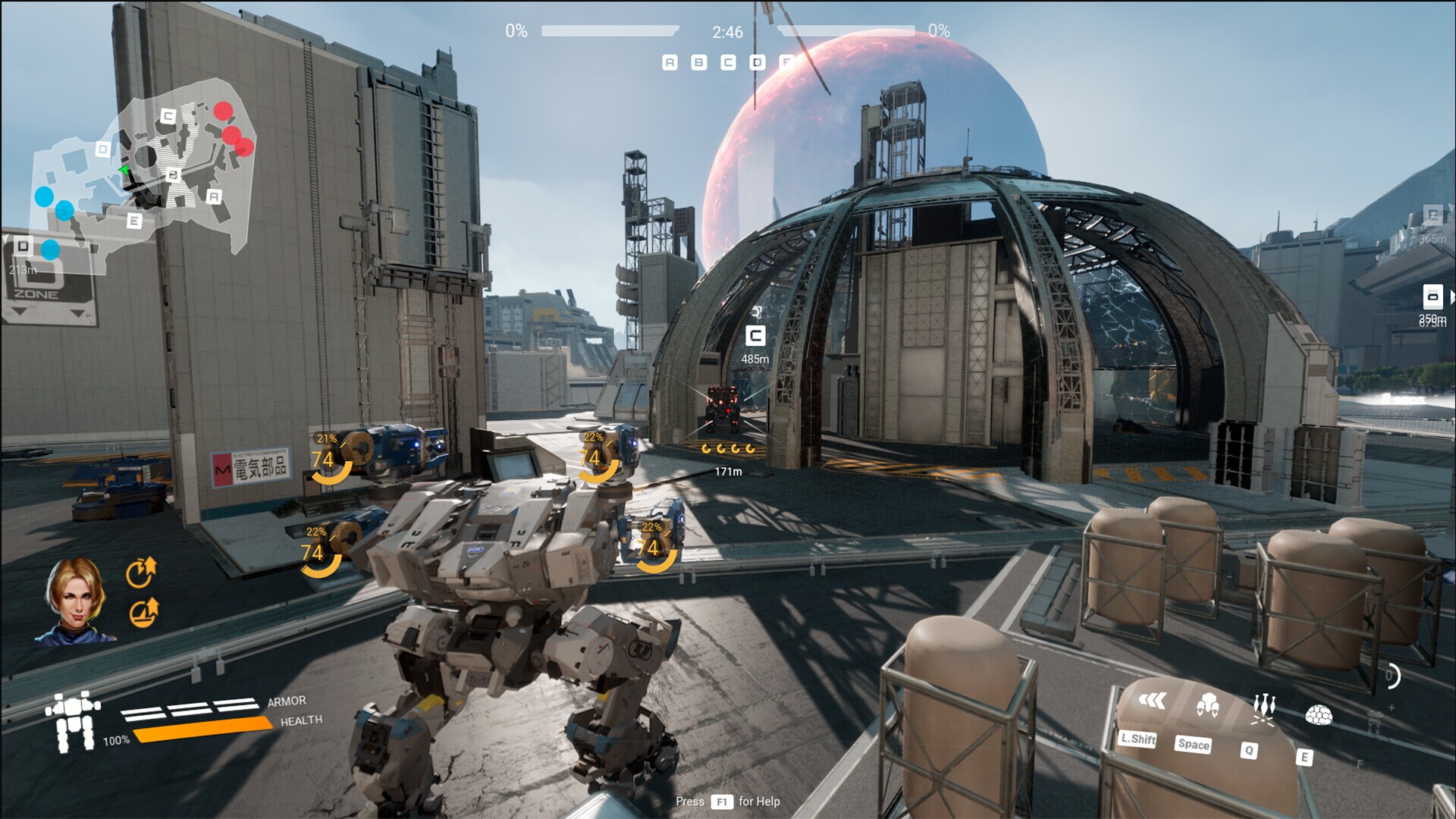Click the Press F1 for Help prompt

(x=728, y=802)
